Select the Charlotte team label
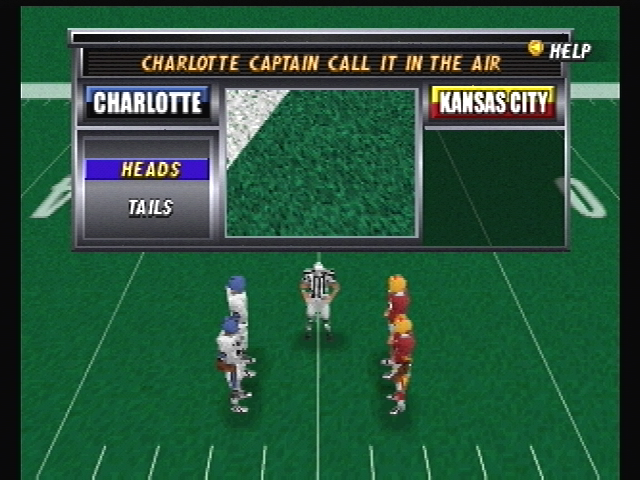This screenshot has height=480, width=640. pyautogui.click(x=147, y=103)
